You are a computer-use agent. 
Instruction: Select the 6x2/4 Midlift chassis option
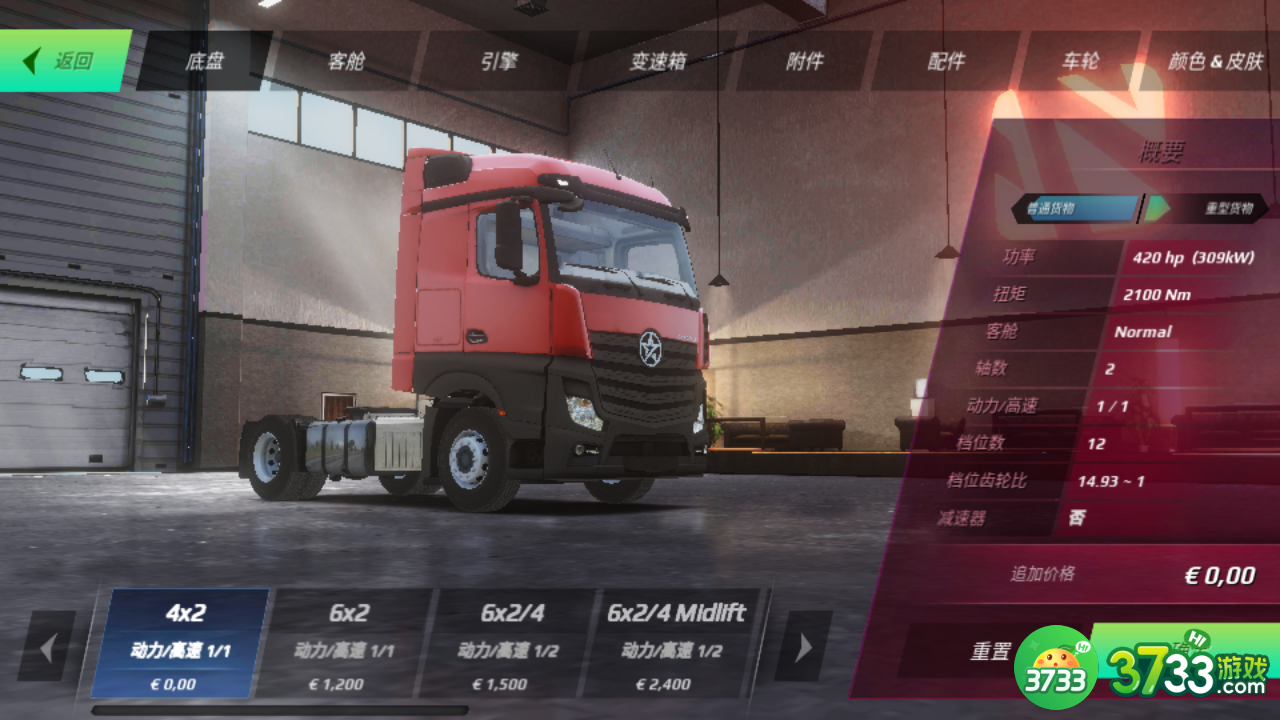click(x=675, y=643)
